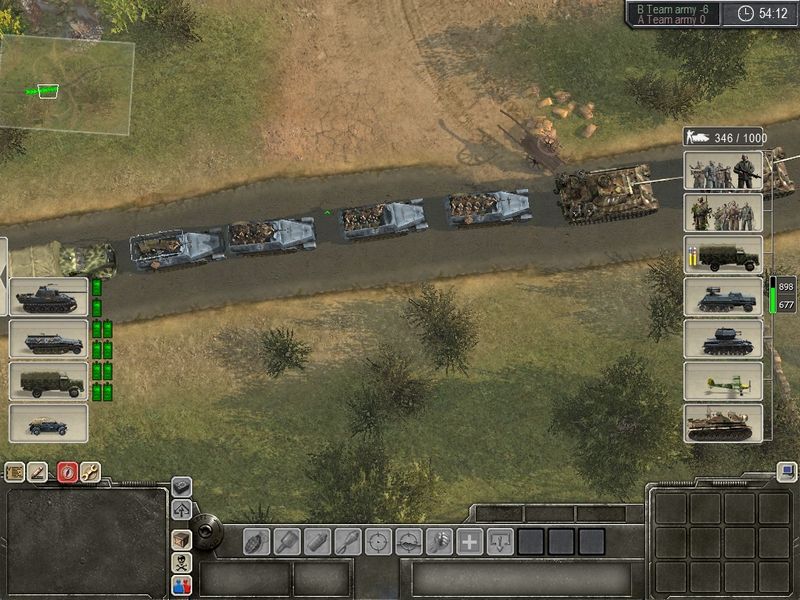Open the wooden crate inventory button
Screen dimensions: 800x600
[x=181, y=539]
